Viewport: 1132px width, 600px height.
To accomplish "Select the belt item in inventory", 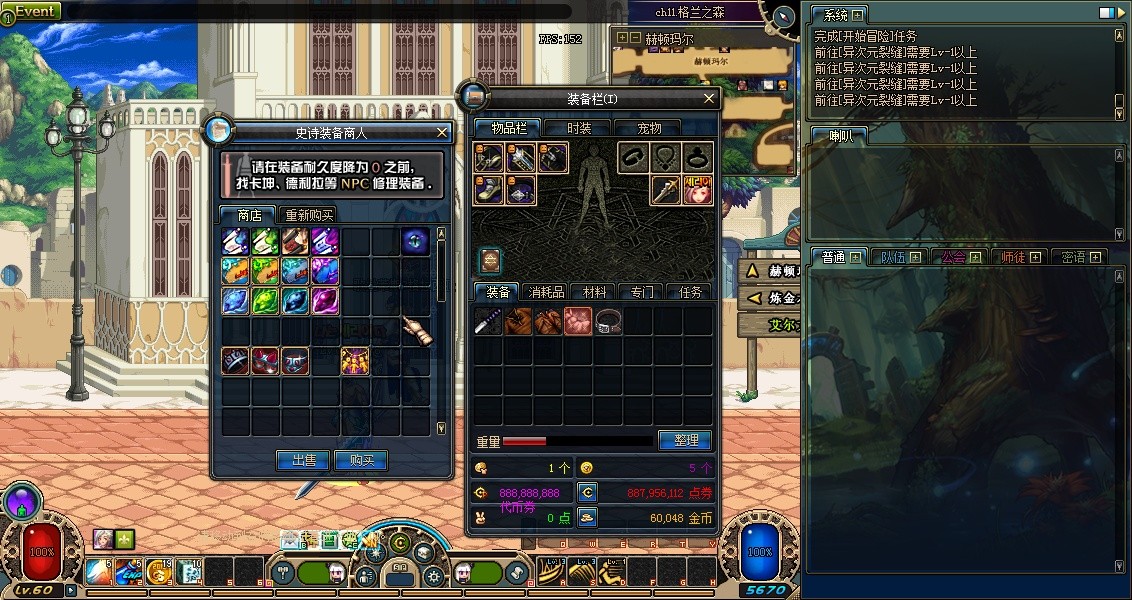I will click(609, 321).
